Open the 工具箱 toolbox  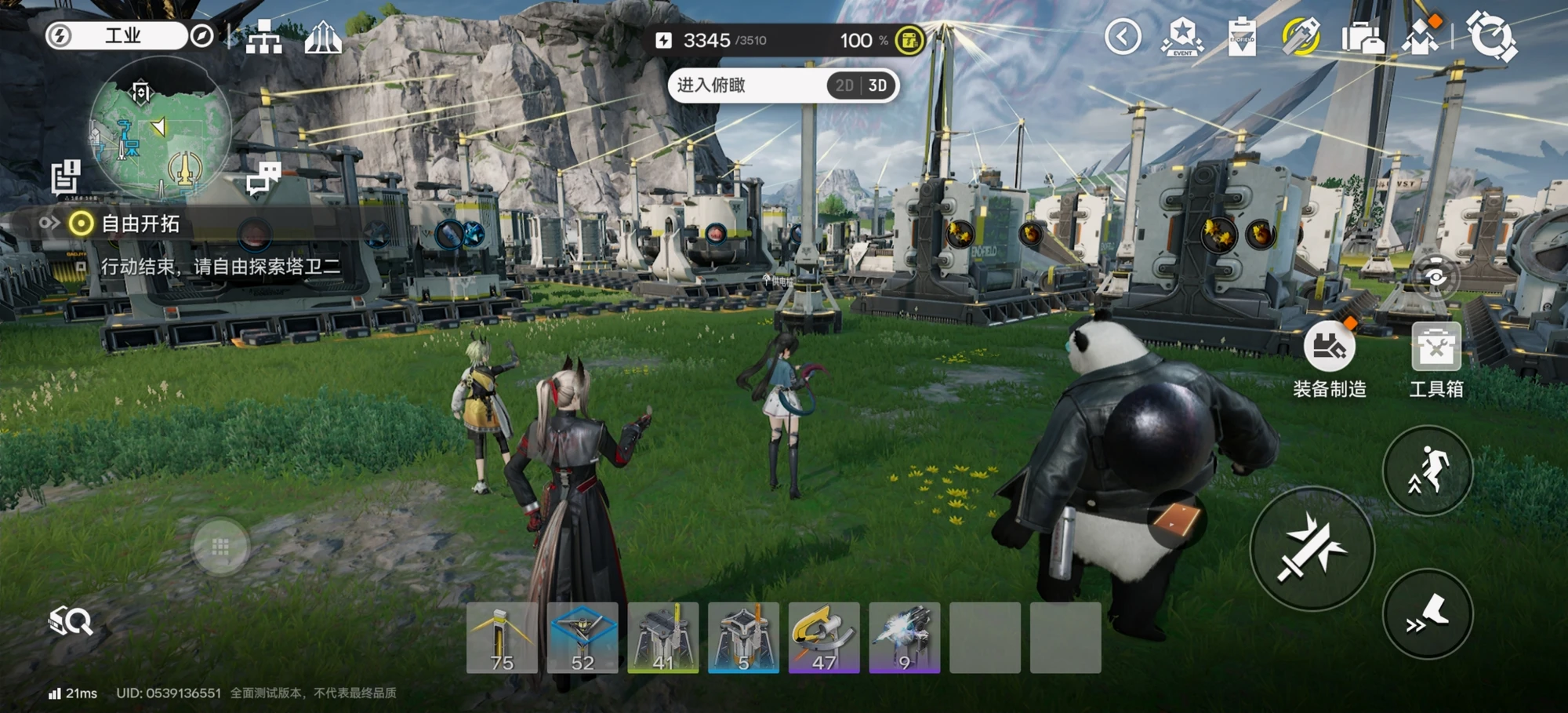tap(1436, 347)
